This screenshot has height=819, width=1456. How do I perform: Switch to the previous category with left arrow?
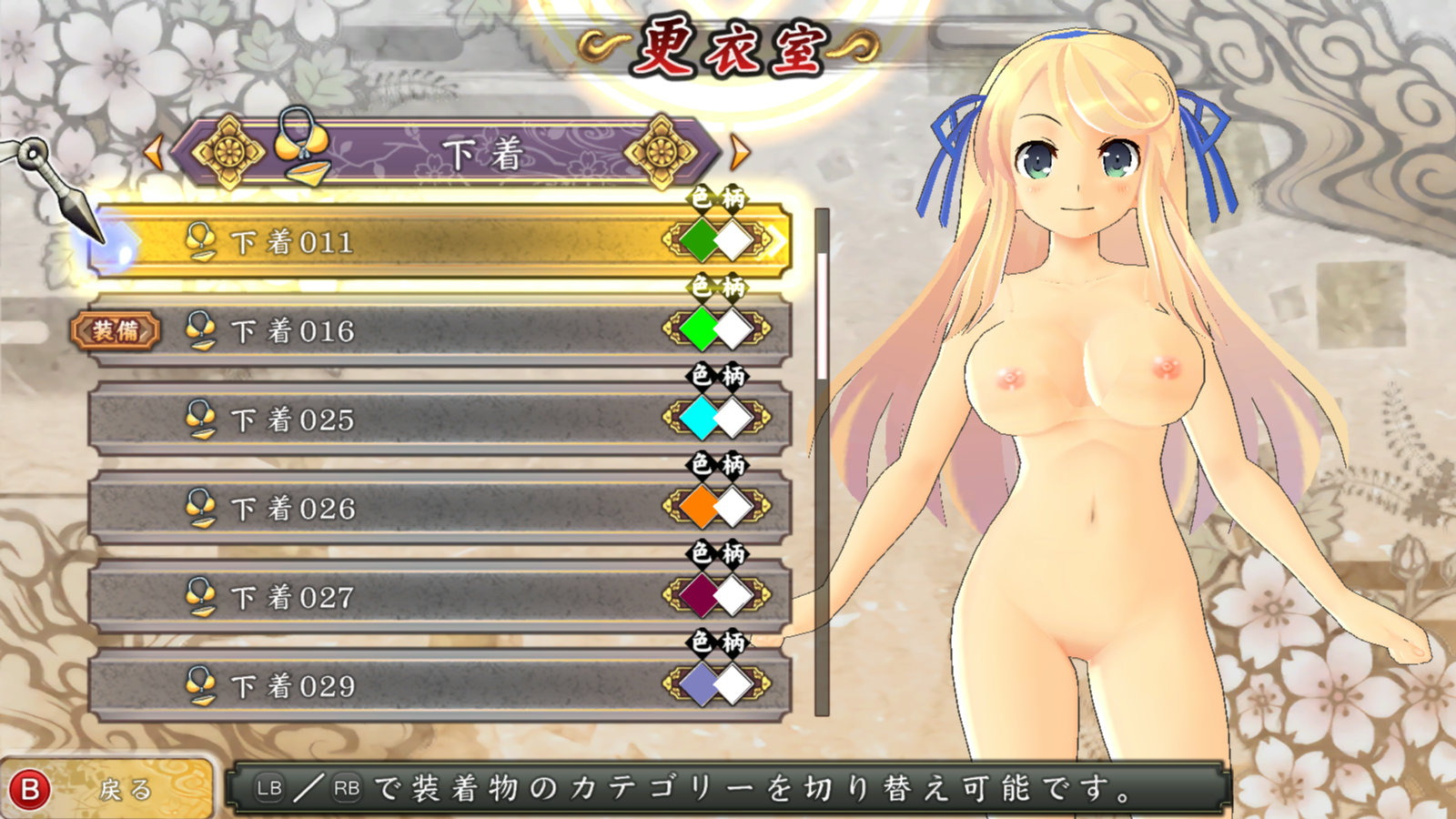coord(154,153)
